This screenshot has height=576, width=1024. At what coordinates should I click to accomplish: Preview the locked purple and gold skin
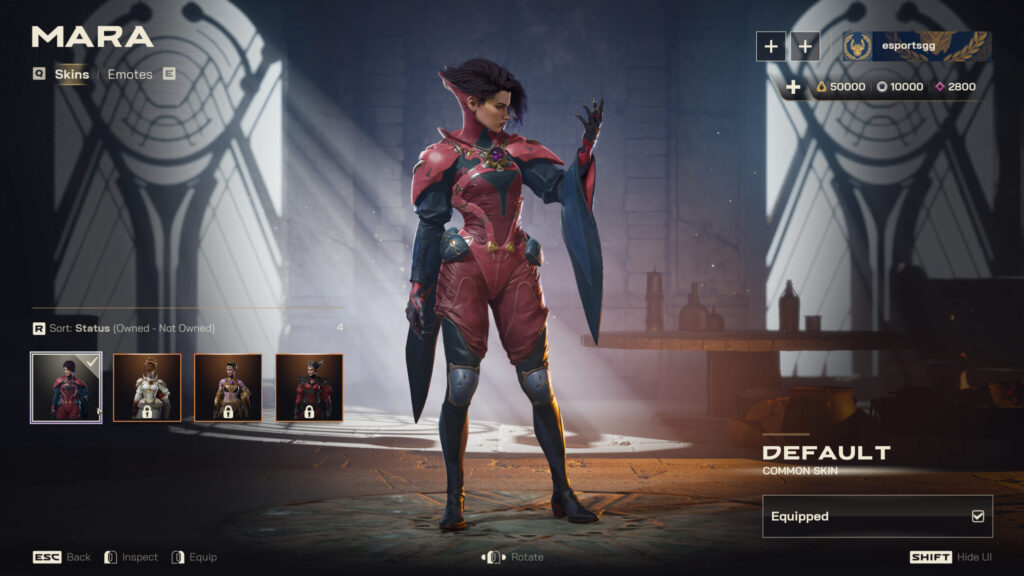(227, 387)
